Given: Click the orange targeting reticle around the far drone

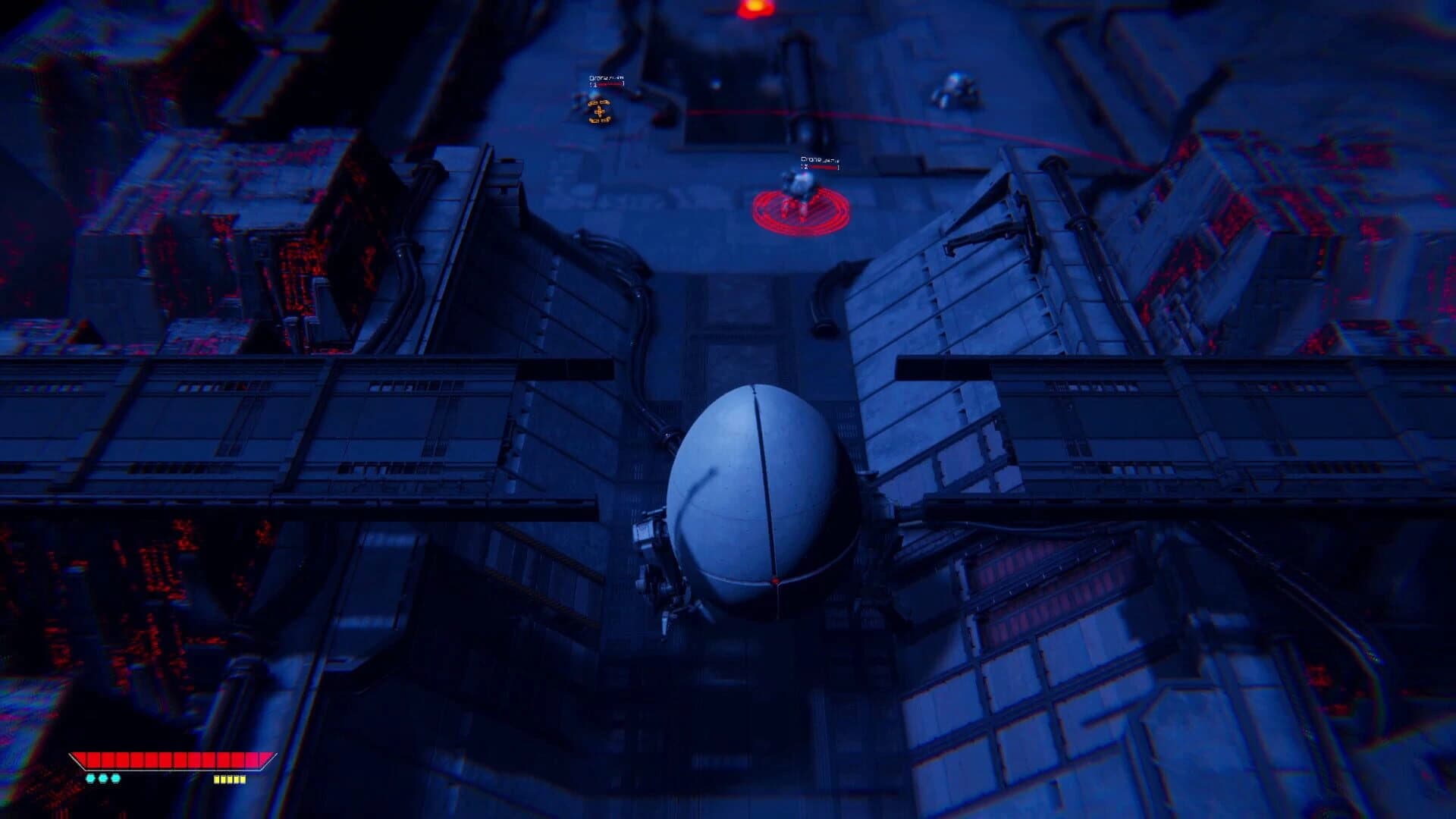Looking at the screenshot, I should (600, 111).
